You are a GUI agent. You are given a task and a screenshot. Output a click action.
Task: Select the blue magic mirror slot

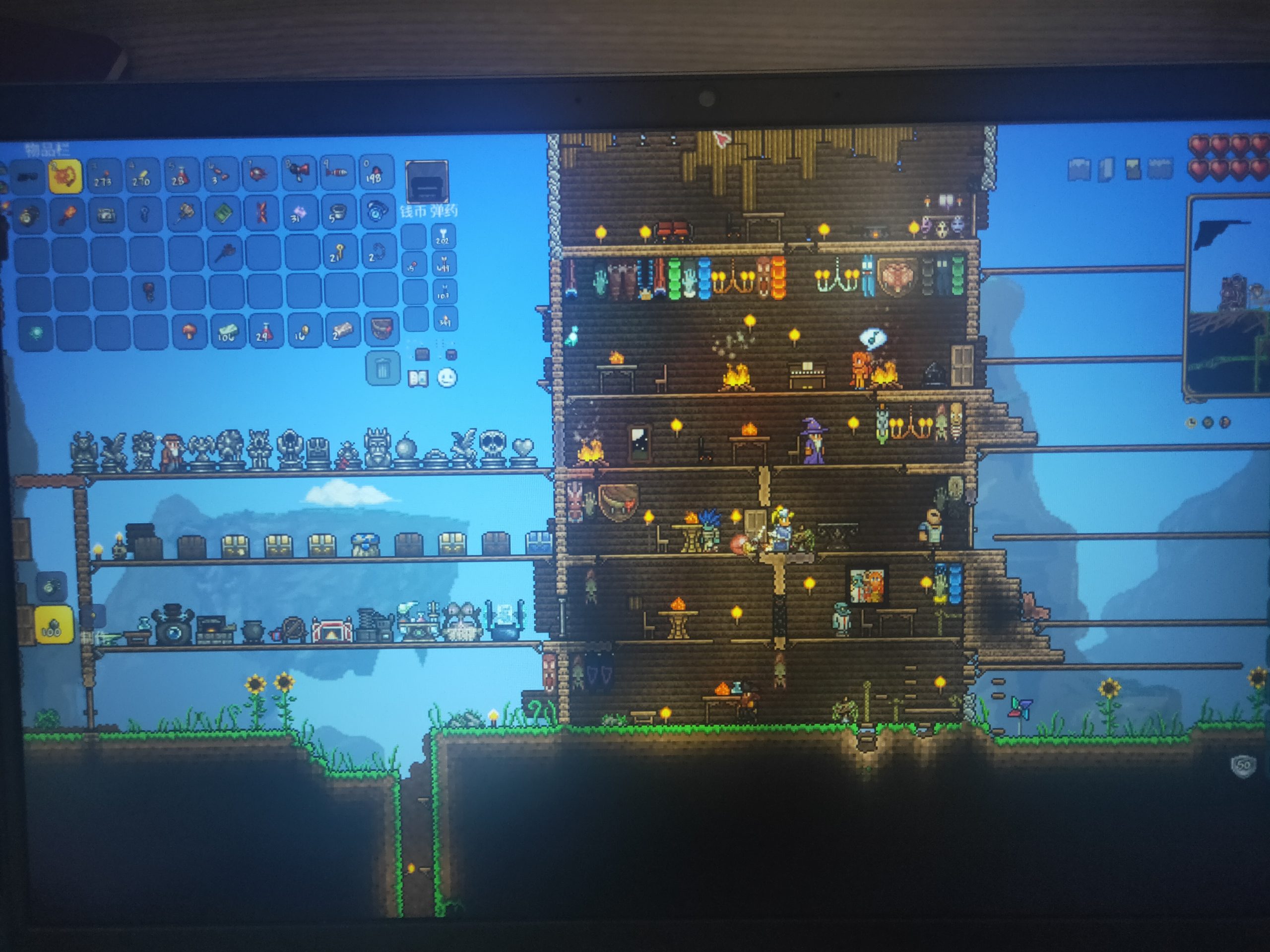(x=377, y=211)
